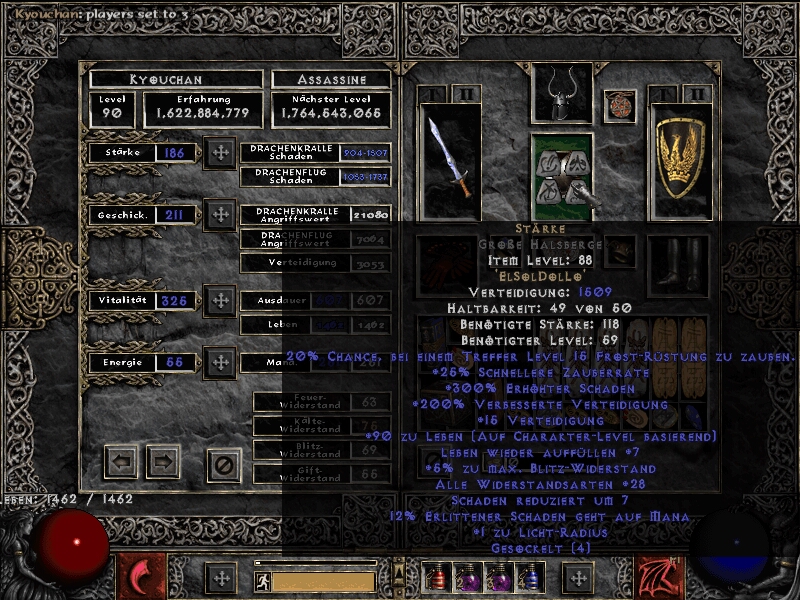This screenshot has width=800, height=600.
Task: Pick the horned helmet slot
Action: coord(561,95)
